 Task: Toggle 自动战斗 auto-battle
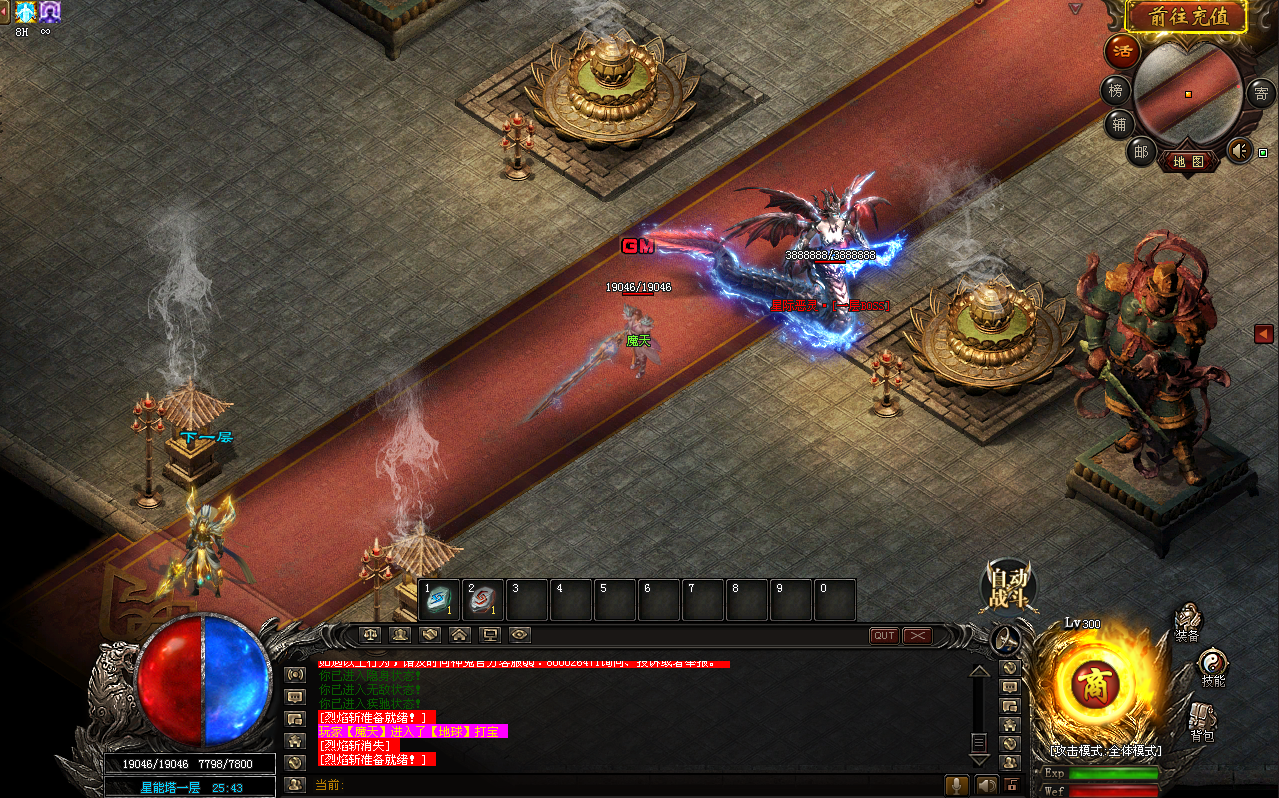(x=1008, y=588)
